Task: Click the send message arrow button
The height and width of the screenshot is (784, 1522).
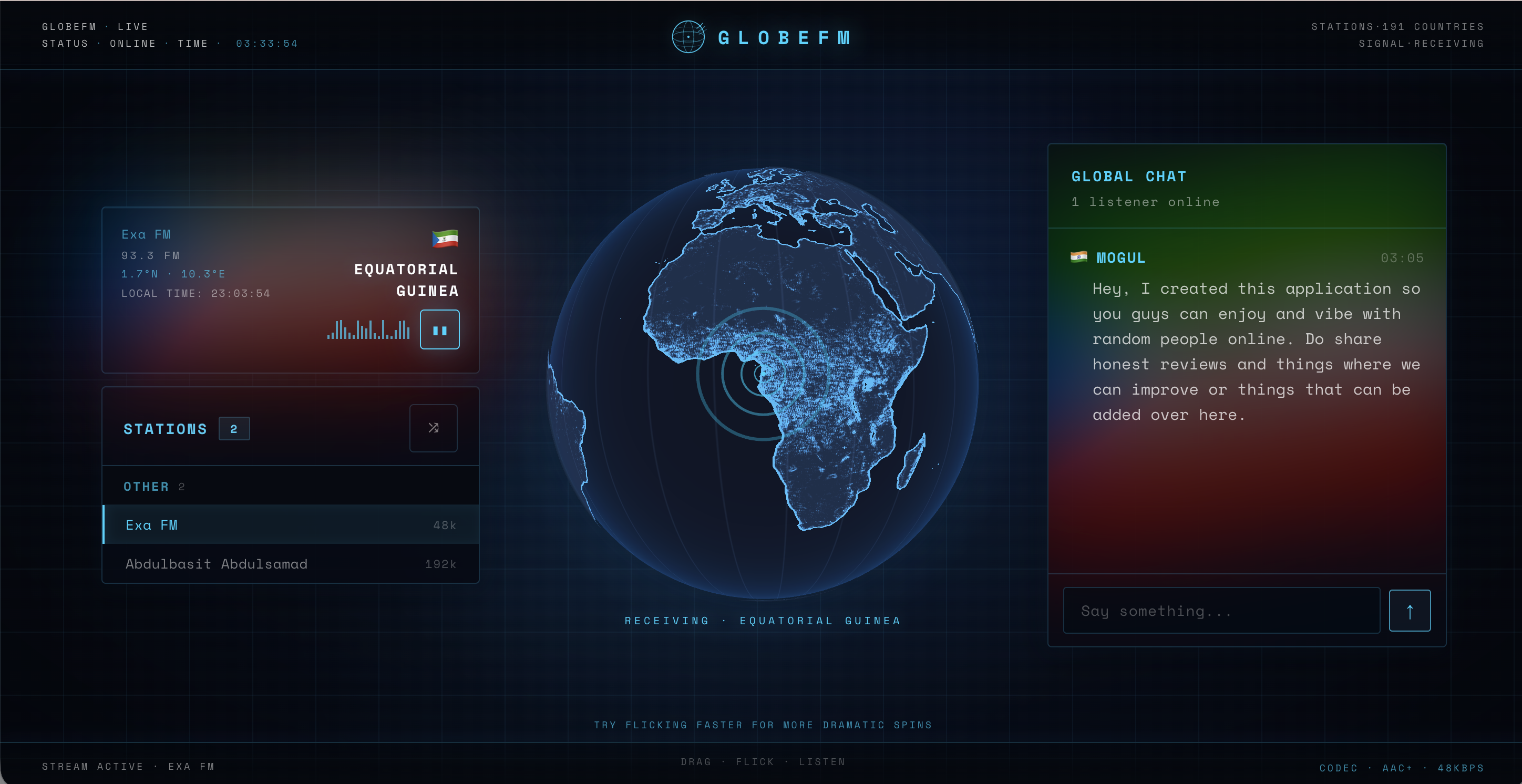Action: pyautogui.click(x=1410, y=610)
